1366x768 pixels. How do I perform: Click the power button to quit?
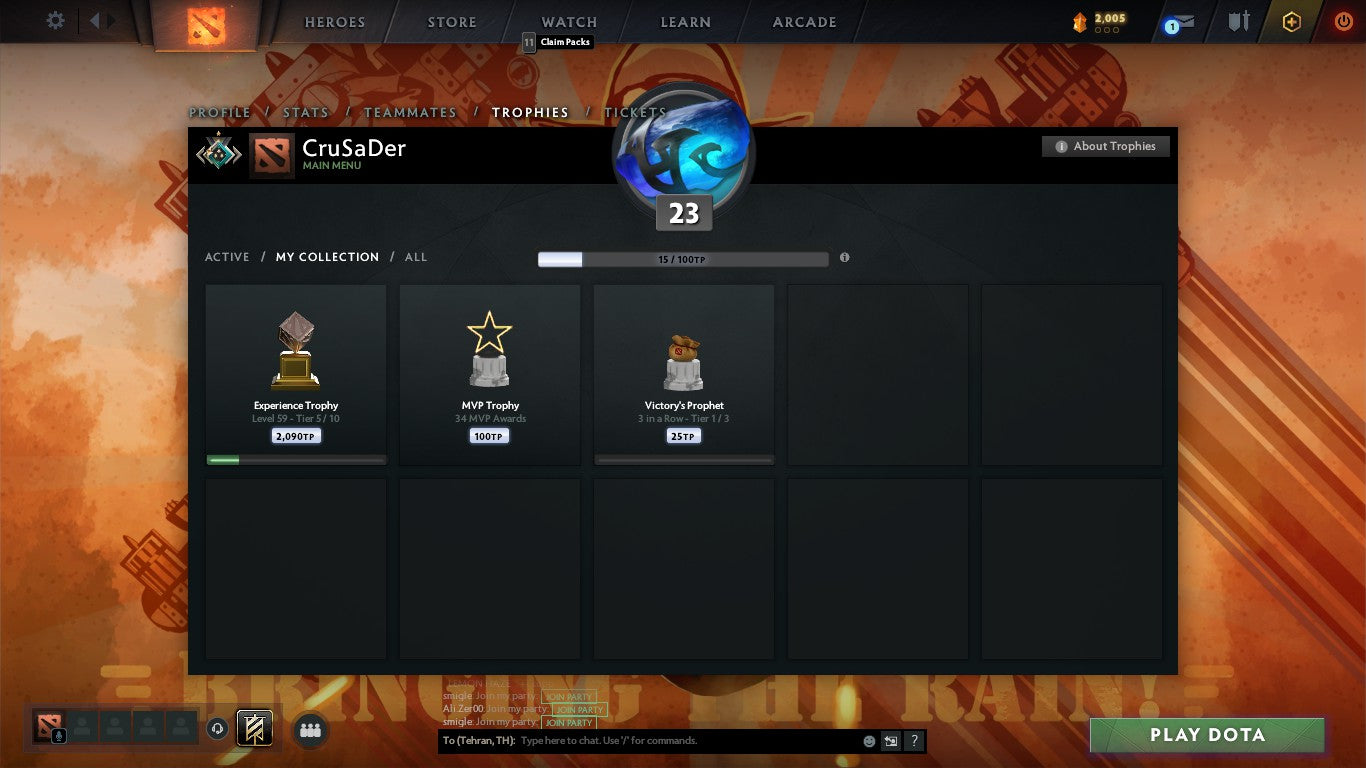(1341, 20)
